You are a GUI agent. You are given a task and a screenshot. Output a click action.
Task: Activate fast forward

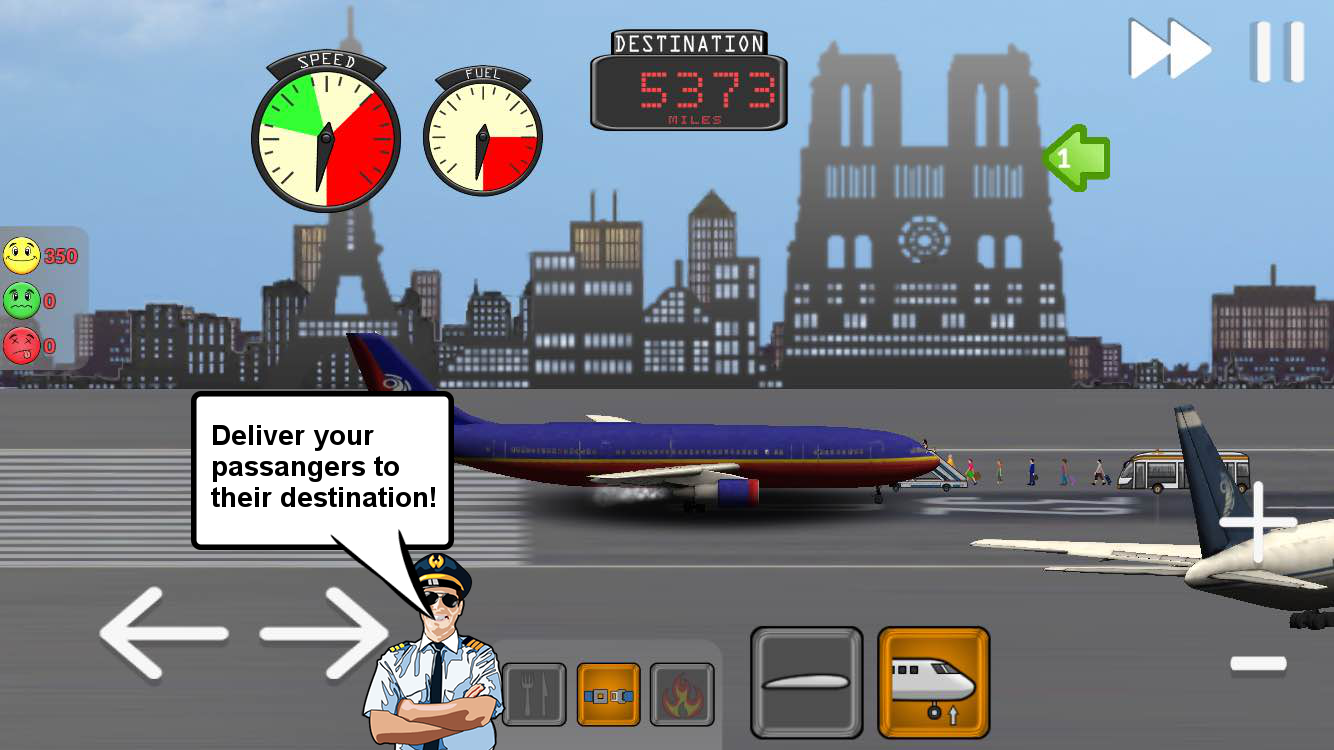(1170, 48)
